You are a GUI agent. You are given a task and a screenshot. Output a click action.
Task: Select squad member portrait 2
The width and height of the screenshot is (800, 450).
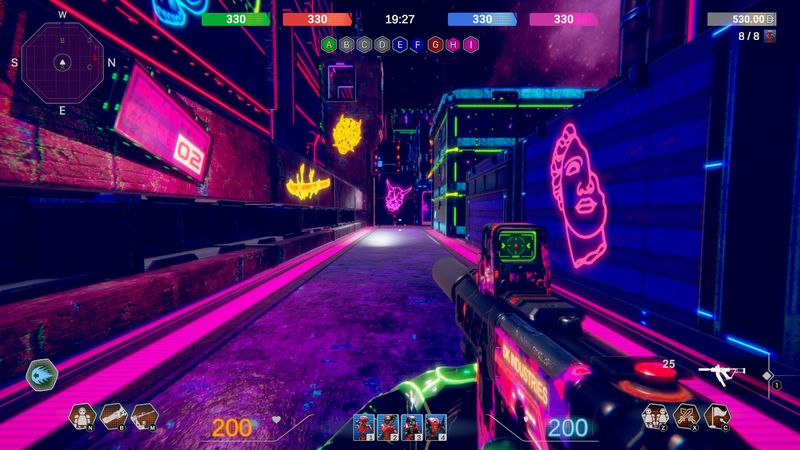pyautogui.click(x=387, y=427)
